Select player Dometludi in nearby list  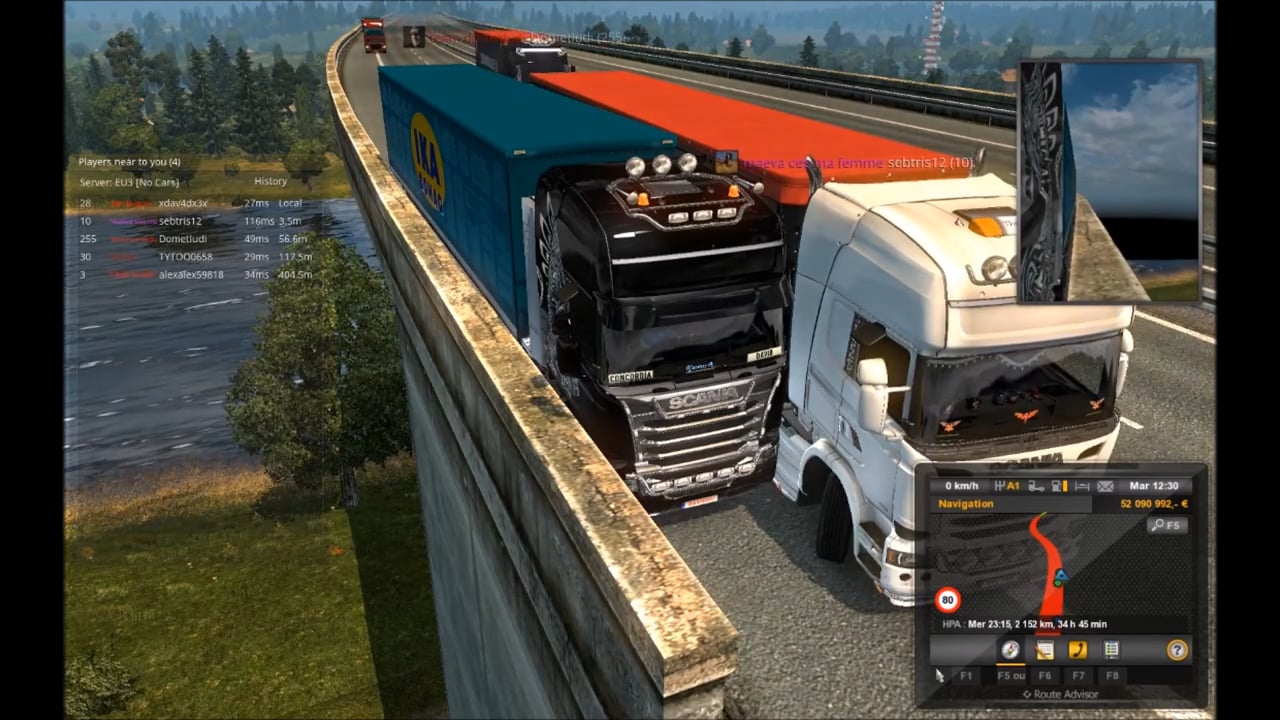click(182, 239)
